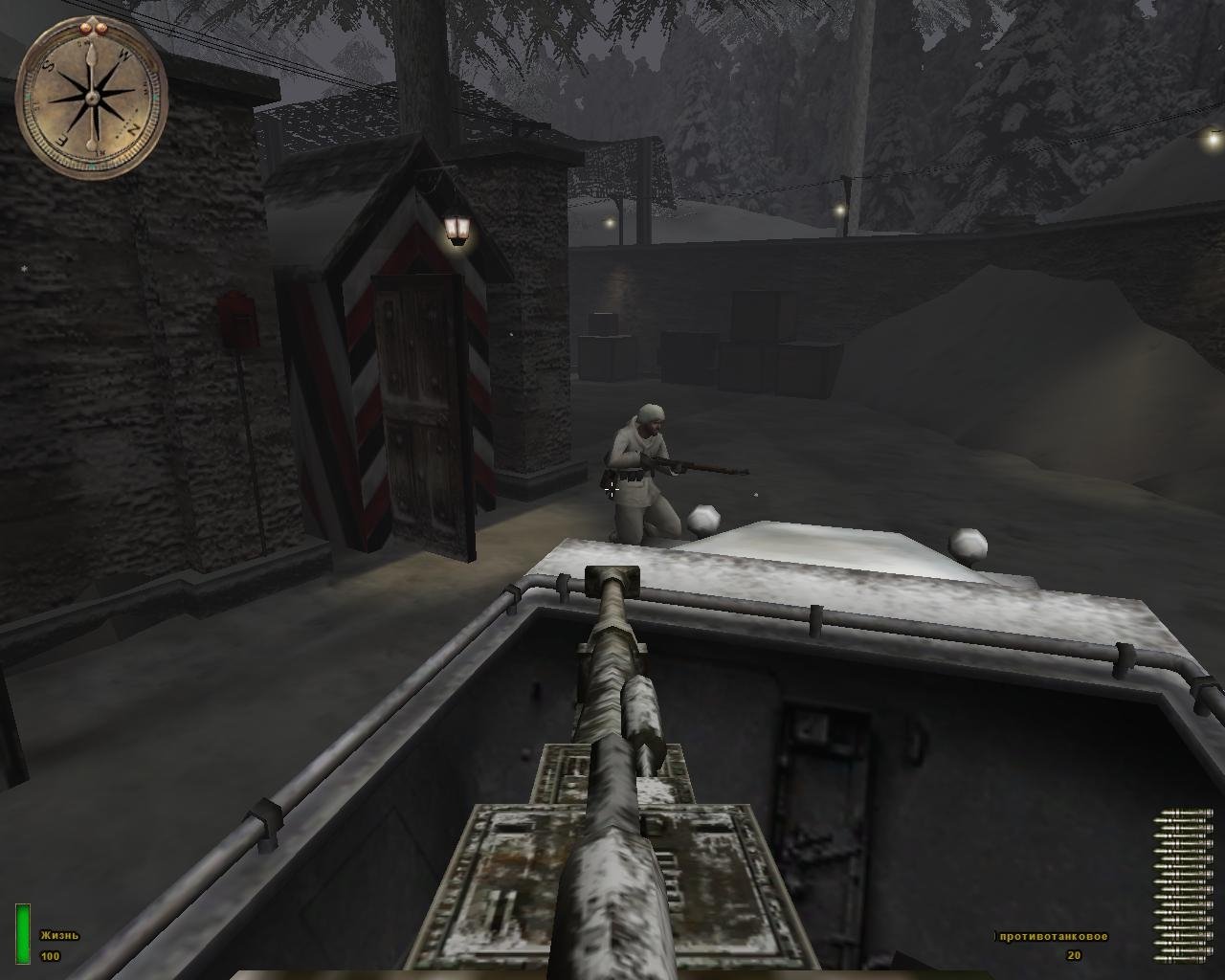Click the ammo count showing 20
The height and width of the screenshot is (980, 1225).
(1072, 954)
